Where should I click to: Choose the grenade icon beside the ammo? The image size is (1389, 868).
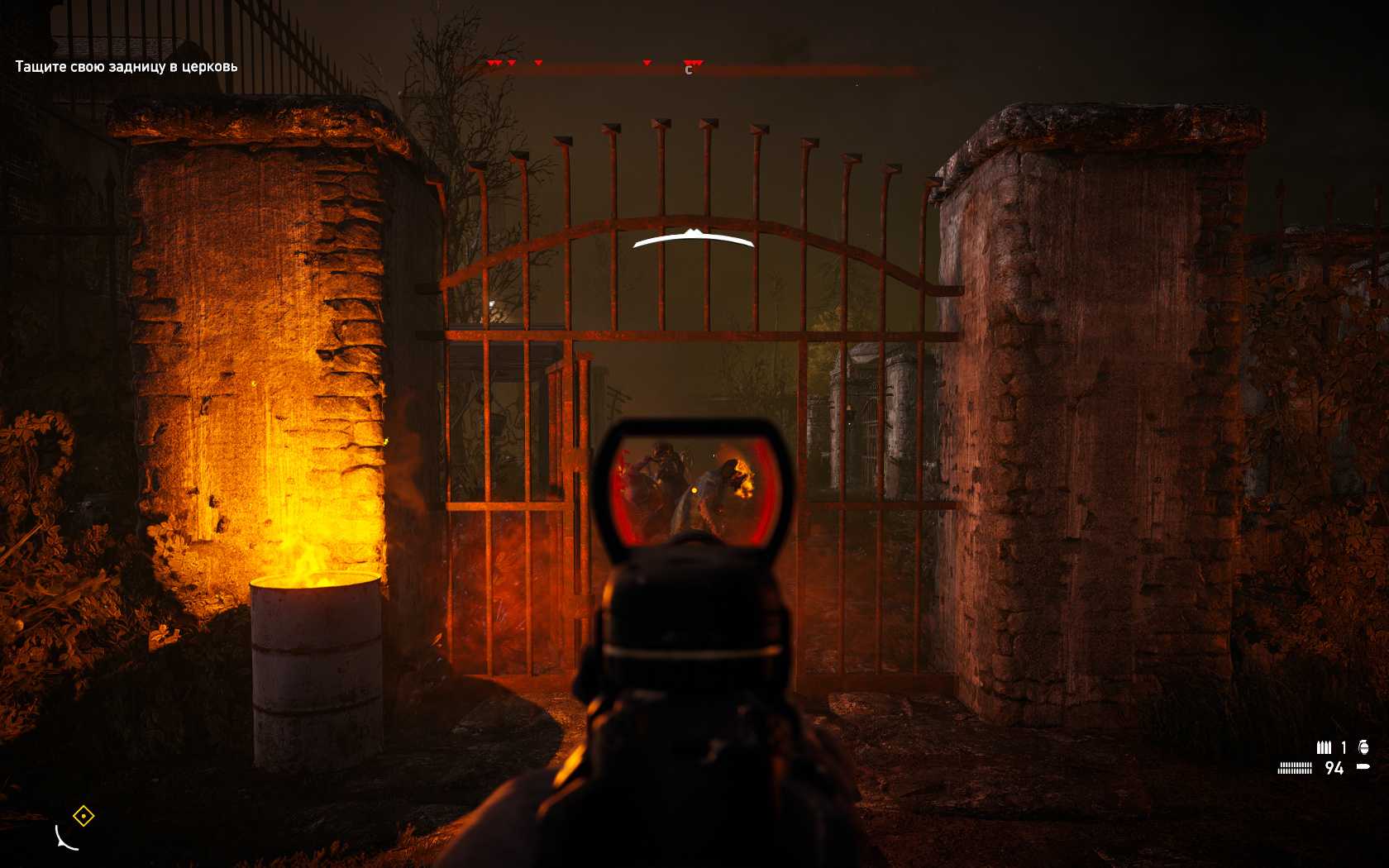1363,747
